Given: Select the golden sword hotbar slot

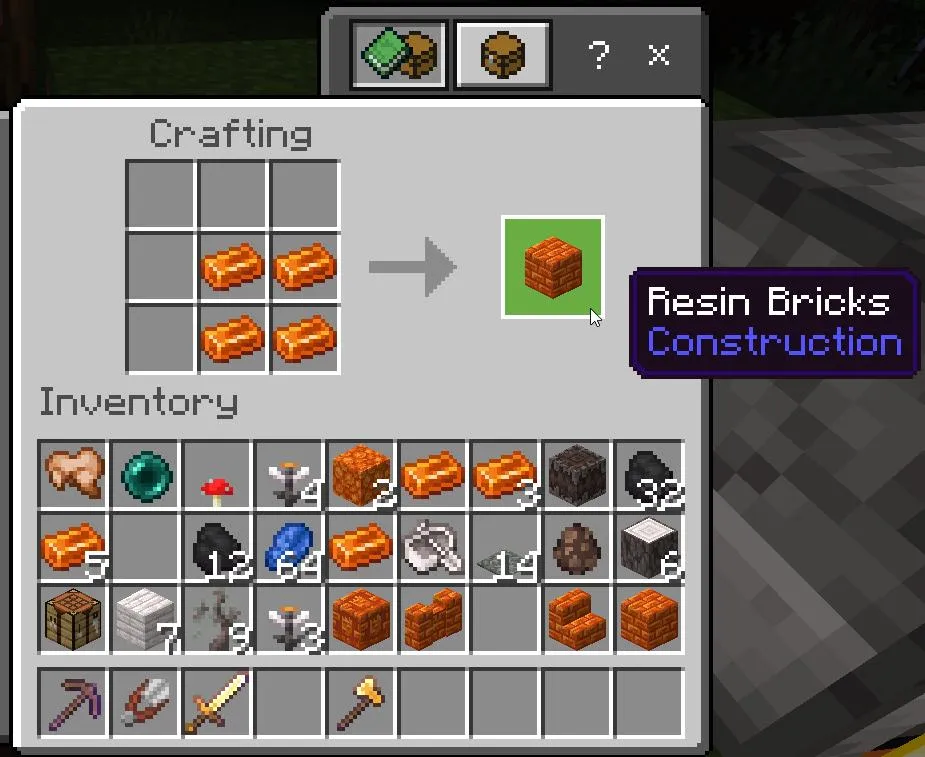Looking at the screenshot, I should pyautogui.click(x=218, y=702).
